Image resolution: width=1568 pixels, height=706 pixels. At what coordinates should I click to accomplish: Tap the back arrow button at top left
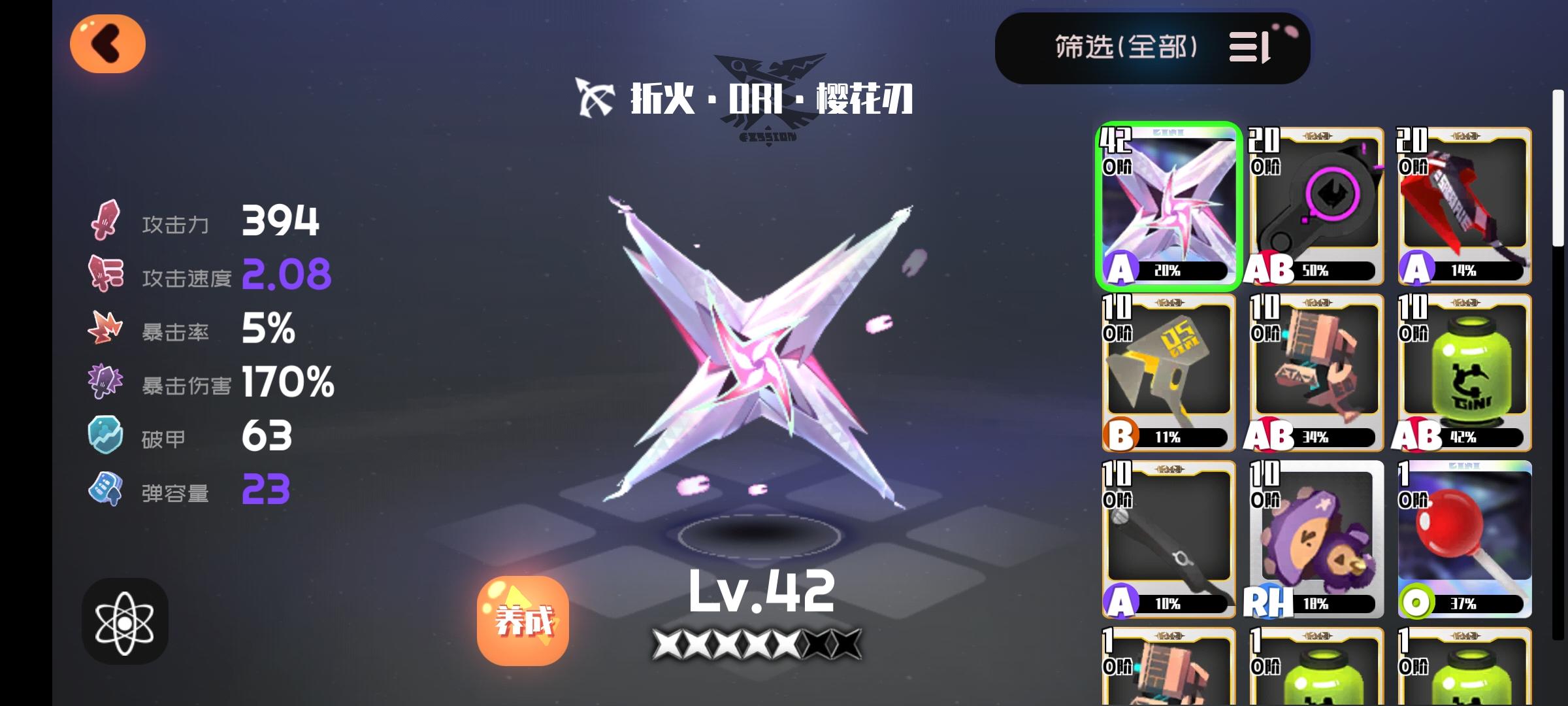point(107,42)
